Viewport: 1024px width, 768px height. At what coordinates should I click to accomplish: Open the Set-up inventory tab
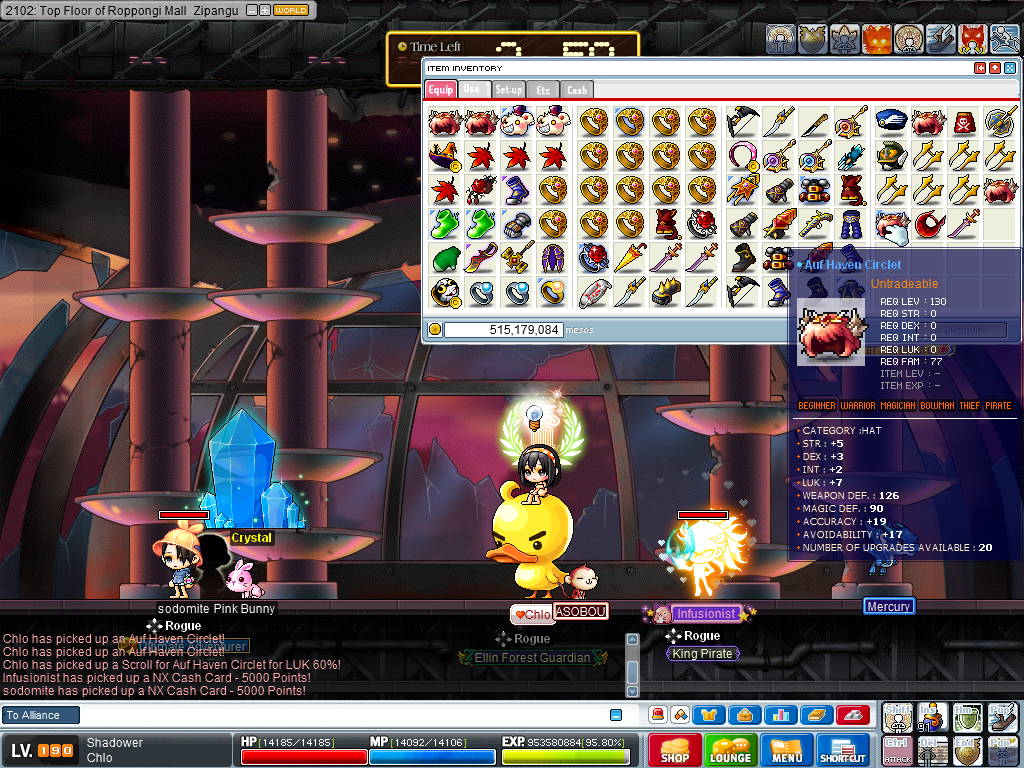(508, 89)
